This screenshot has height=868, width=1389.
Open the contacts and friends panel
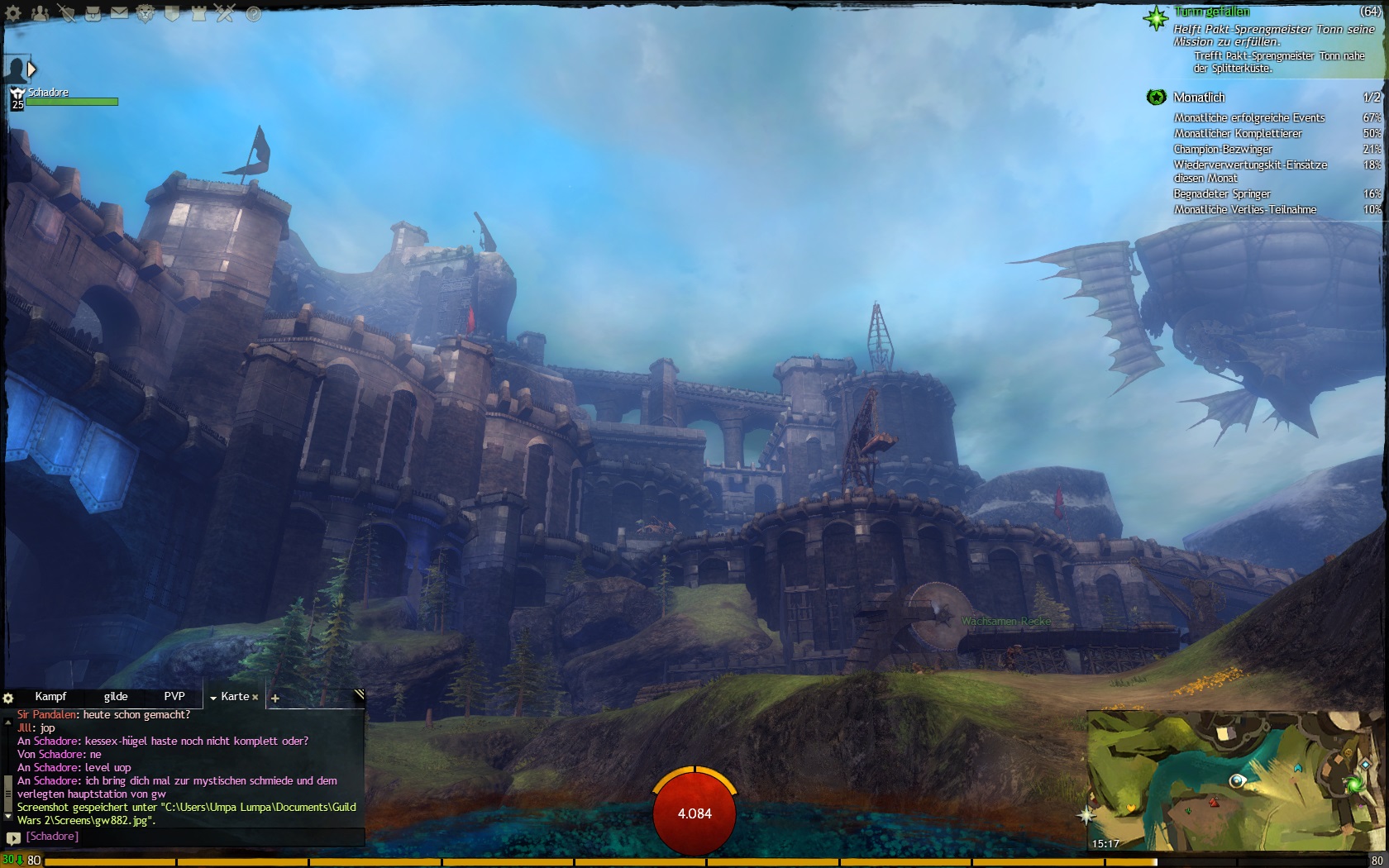(x=40, y=13)
